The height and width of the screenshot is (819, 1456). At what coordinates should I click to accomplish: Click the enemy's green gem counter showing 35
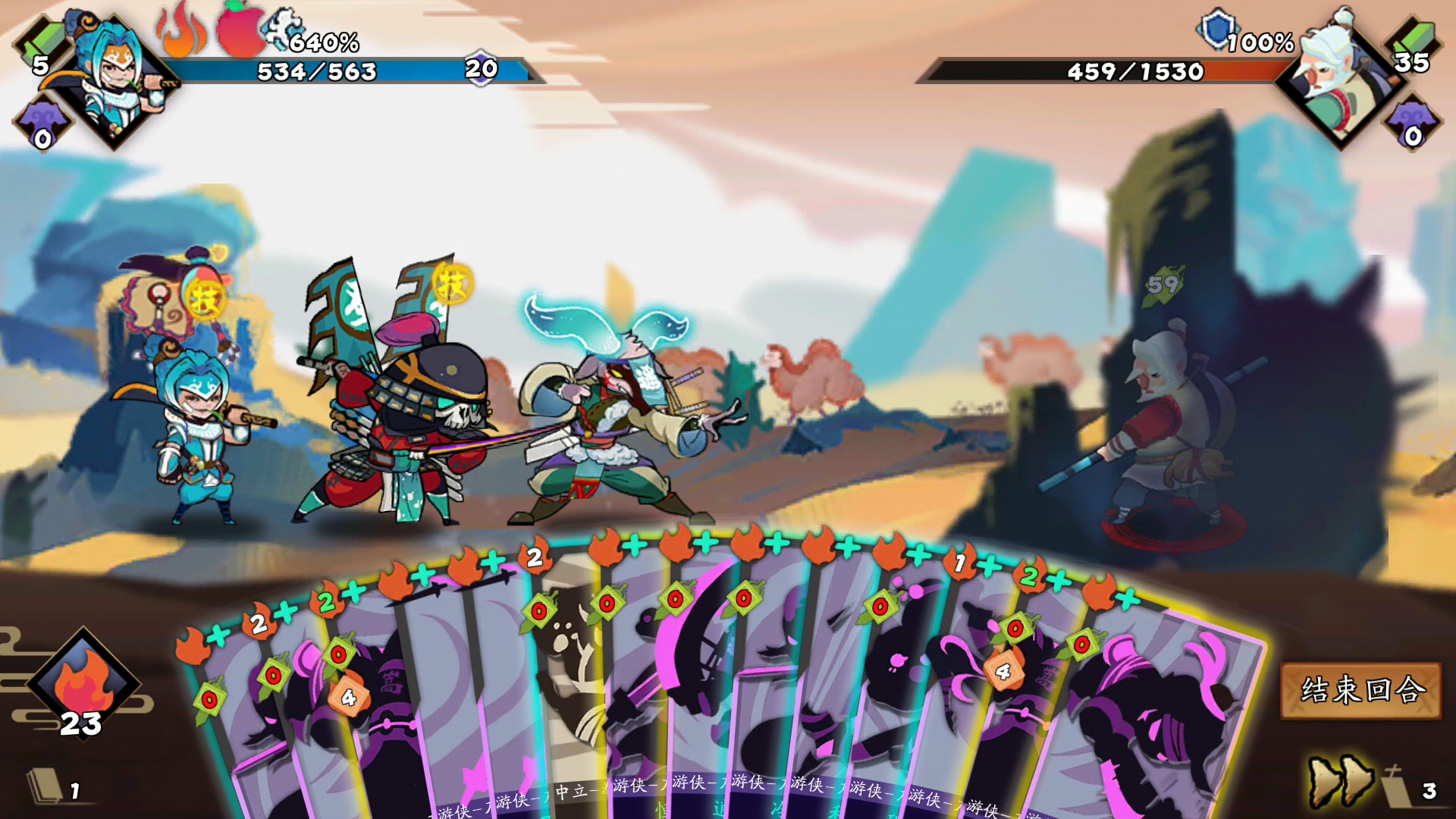pos(1414,45)
